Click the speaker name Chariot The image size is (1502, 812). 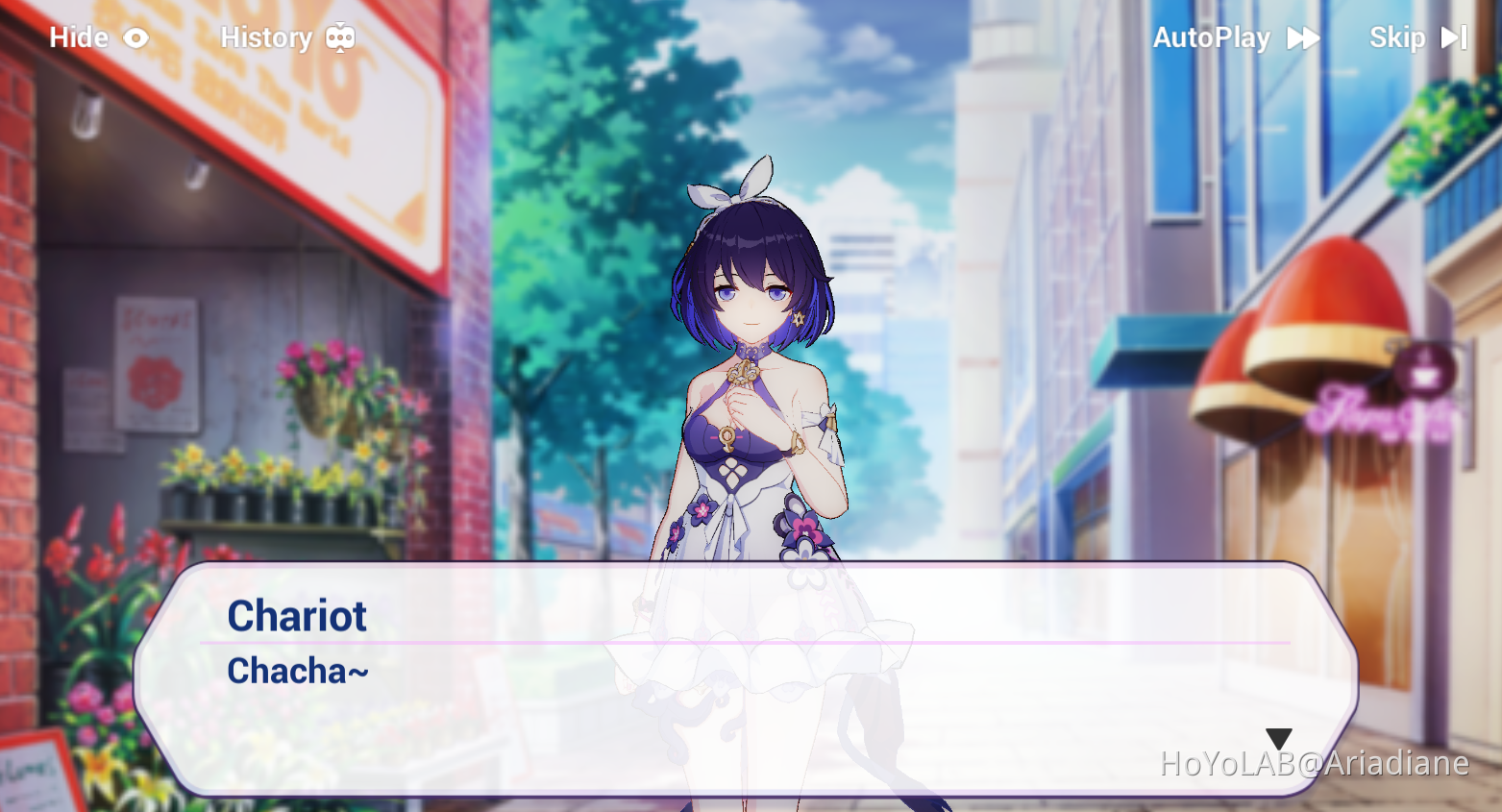point(296,616)
